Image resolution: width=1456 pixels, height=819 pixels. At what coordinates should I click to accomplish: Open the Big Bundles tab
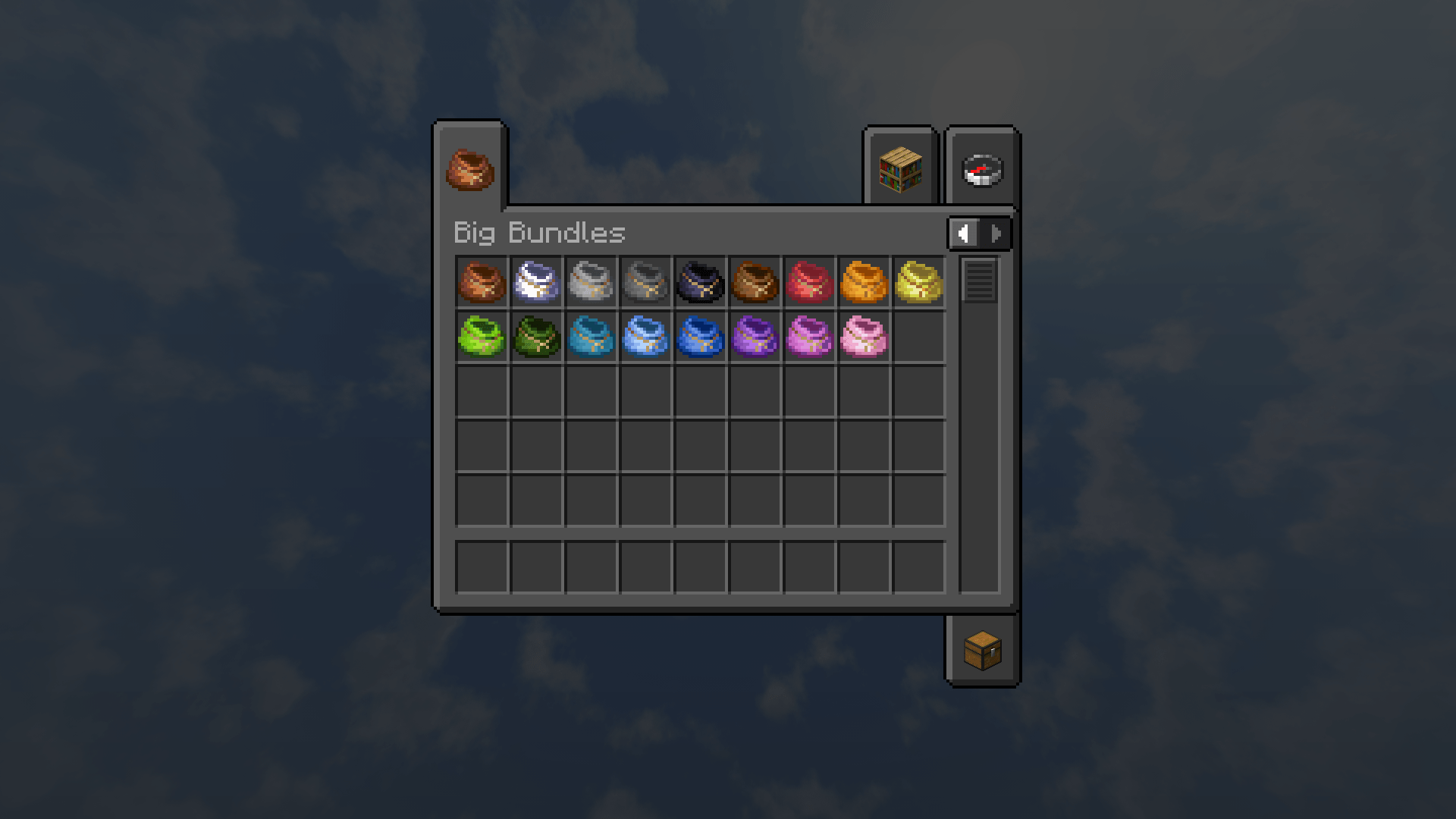469,170
